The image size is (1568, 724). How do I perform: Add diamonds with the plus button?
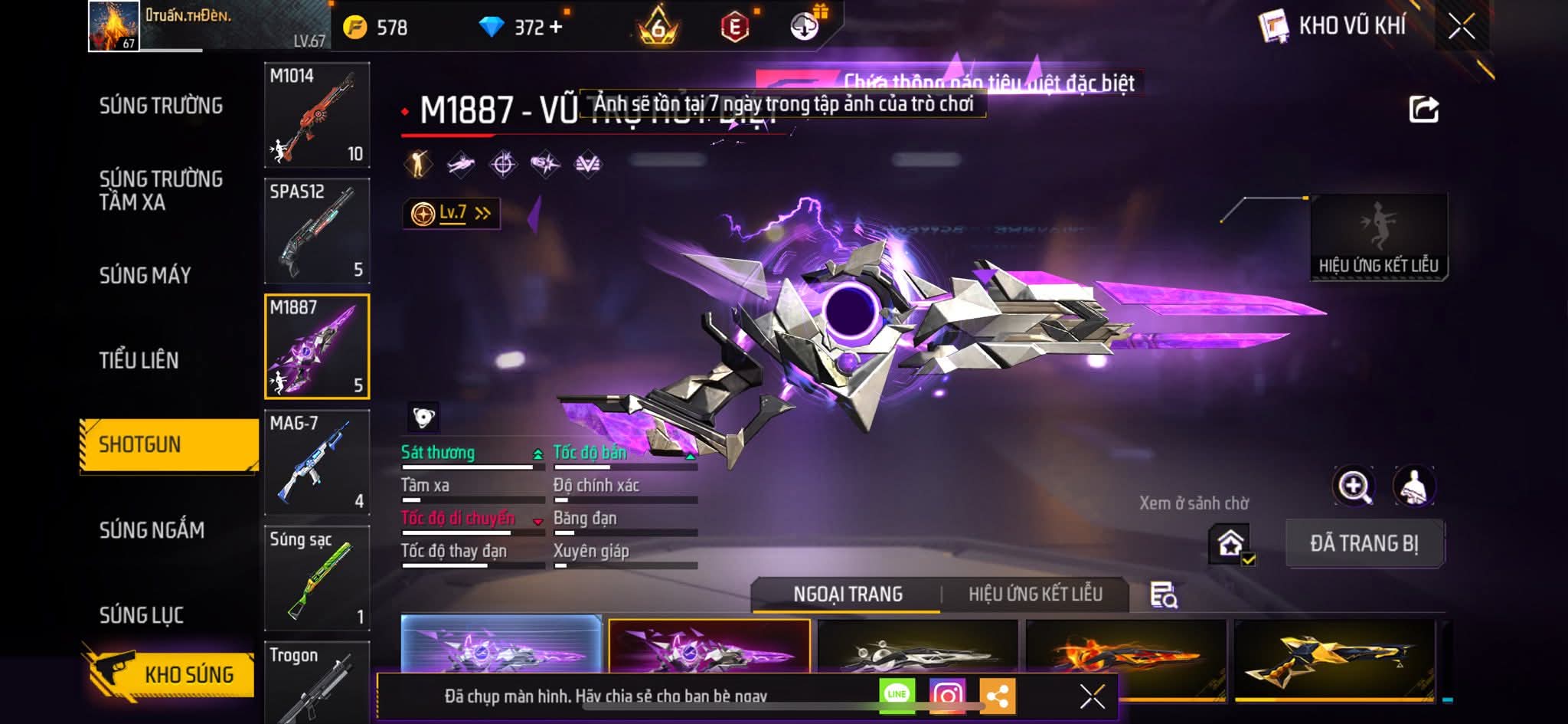[556, 28]
